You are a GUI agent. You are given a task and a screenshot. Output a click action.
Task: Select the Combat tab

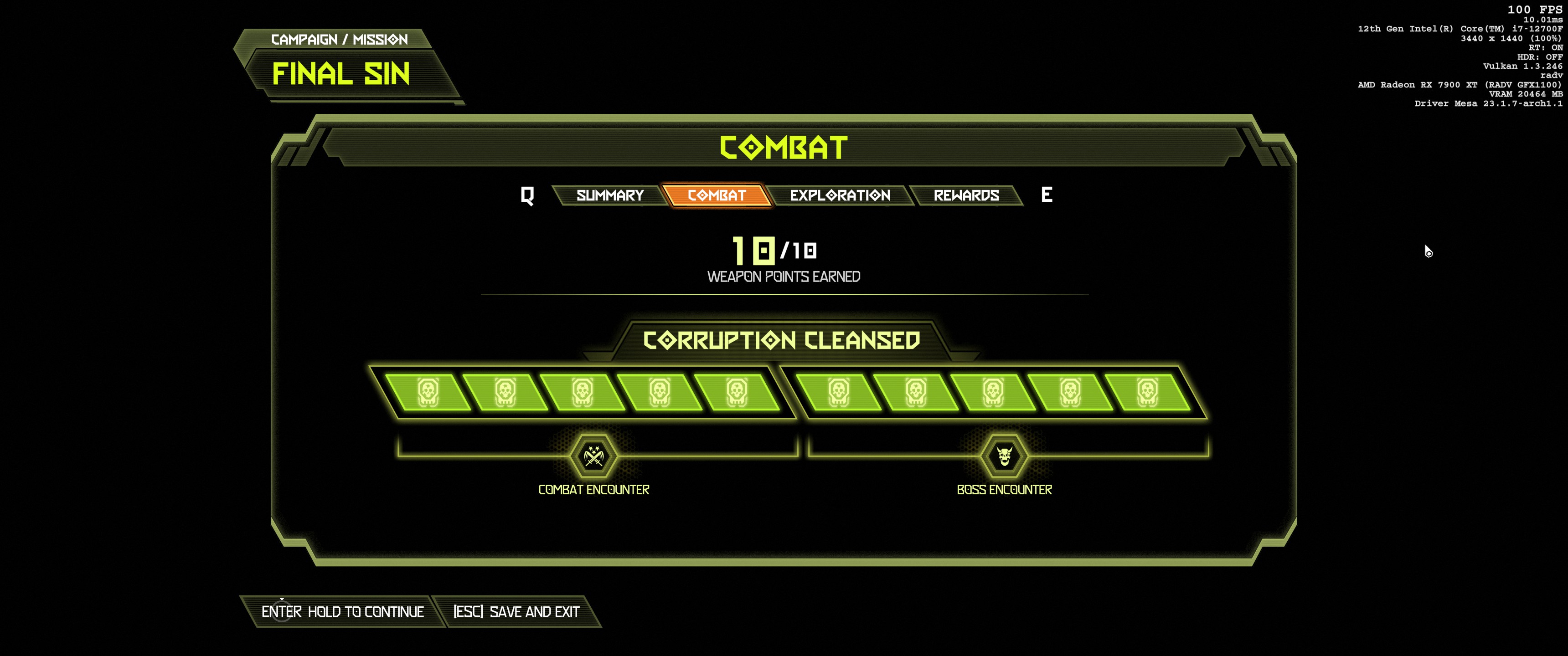(x=717, y=195)
